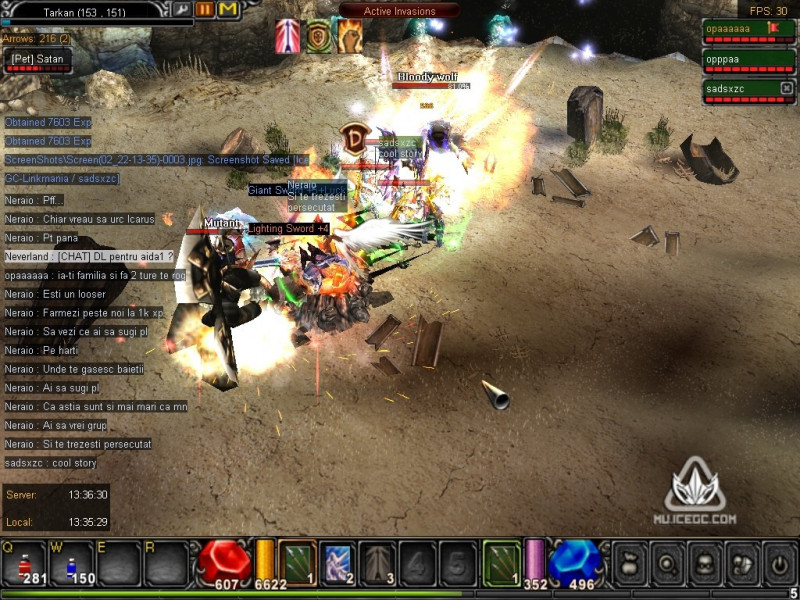This screenshot has width=800, height=600.
Task: Click the flaming fist buff icon
Action: click(349, 36)
